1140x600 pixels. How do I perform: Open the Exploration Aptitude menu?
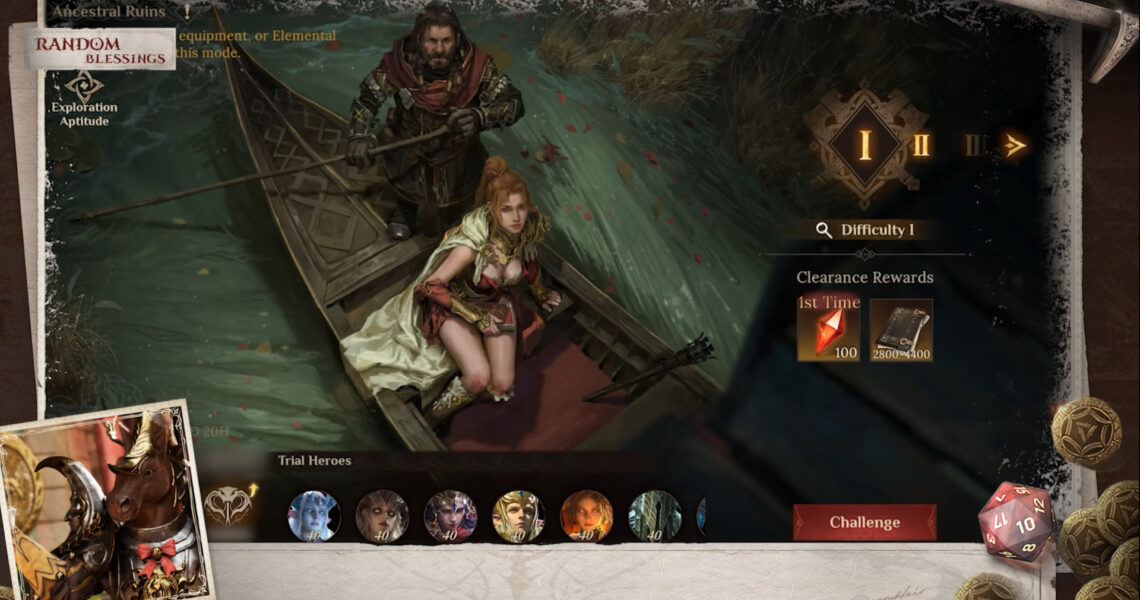click(84, 98)
